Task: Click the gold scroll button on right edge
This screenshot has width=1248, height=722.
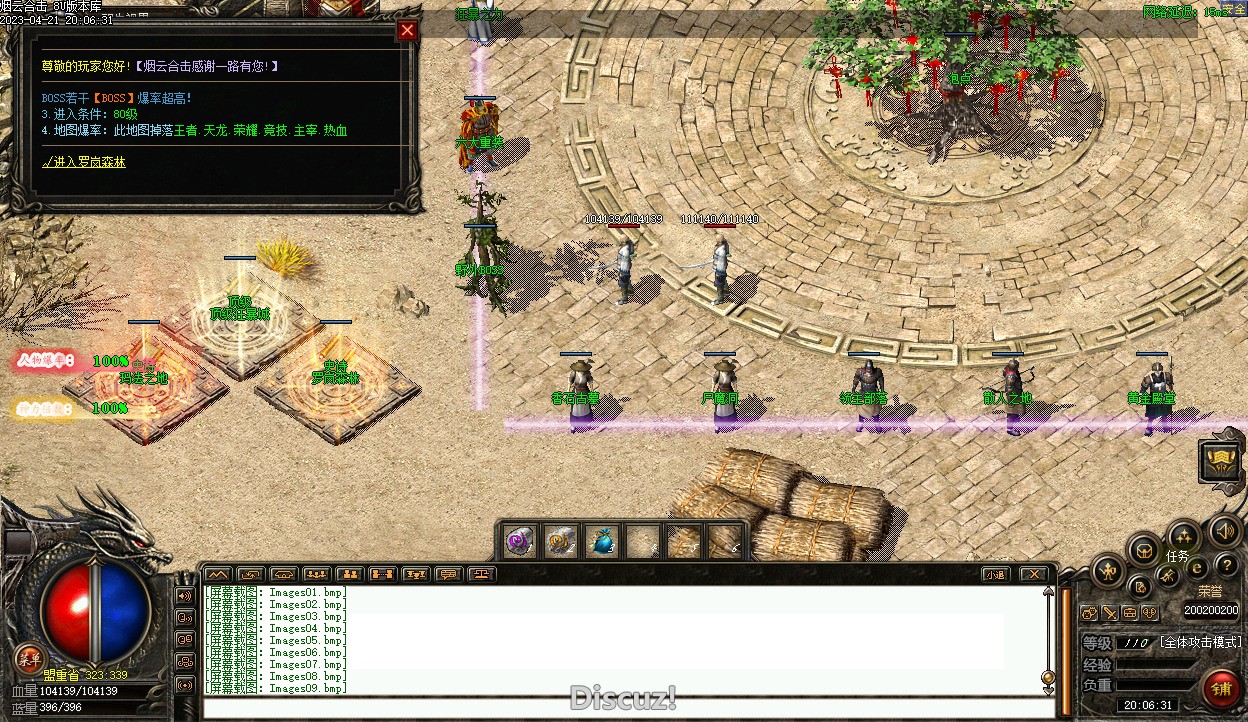Action: tap(1221, 459)
